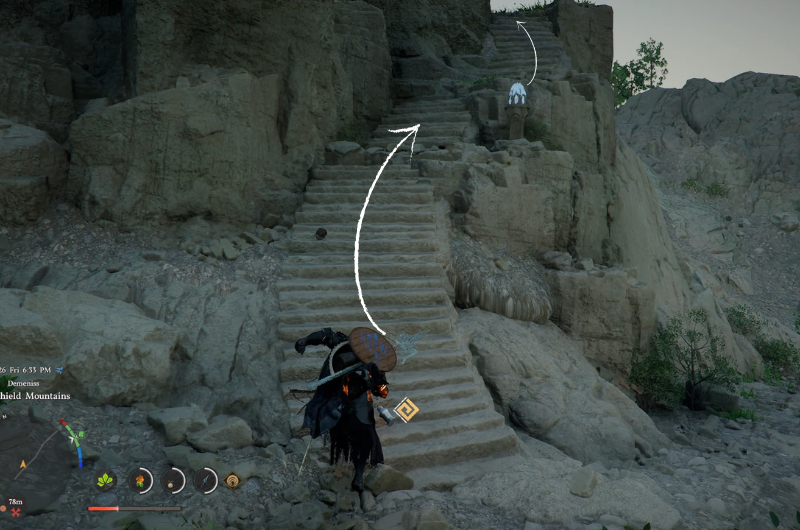The image size is (800, 530).
Task: Select the golden spiral diamond waypoint marker
Action: pyautogui.click(x=406, y=411)
